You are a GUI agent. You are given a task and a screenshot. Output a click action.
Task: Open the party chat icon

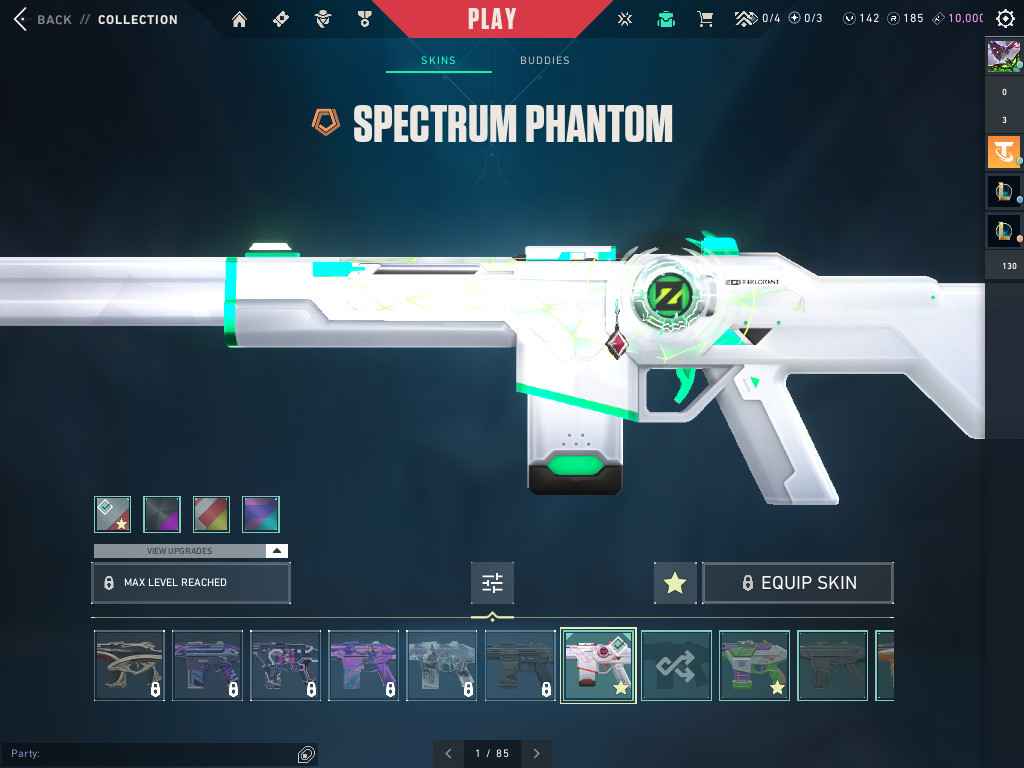(306, 754)
